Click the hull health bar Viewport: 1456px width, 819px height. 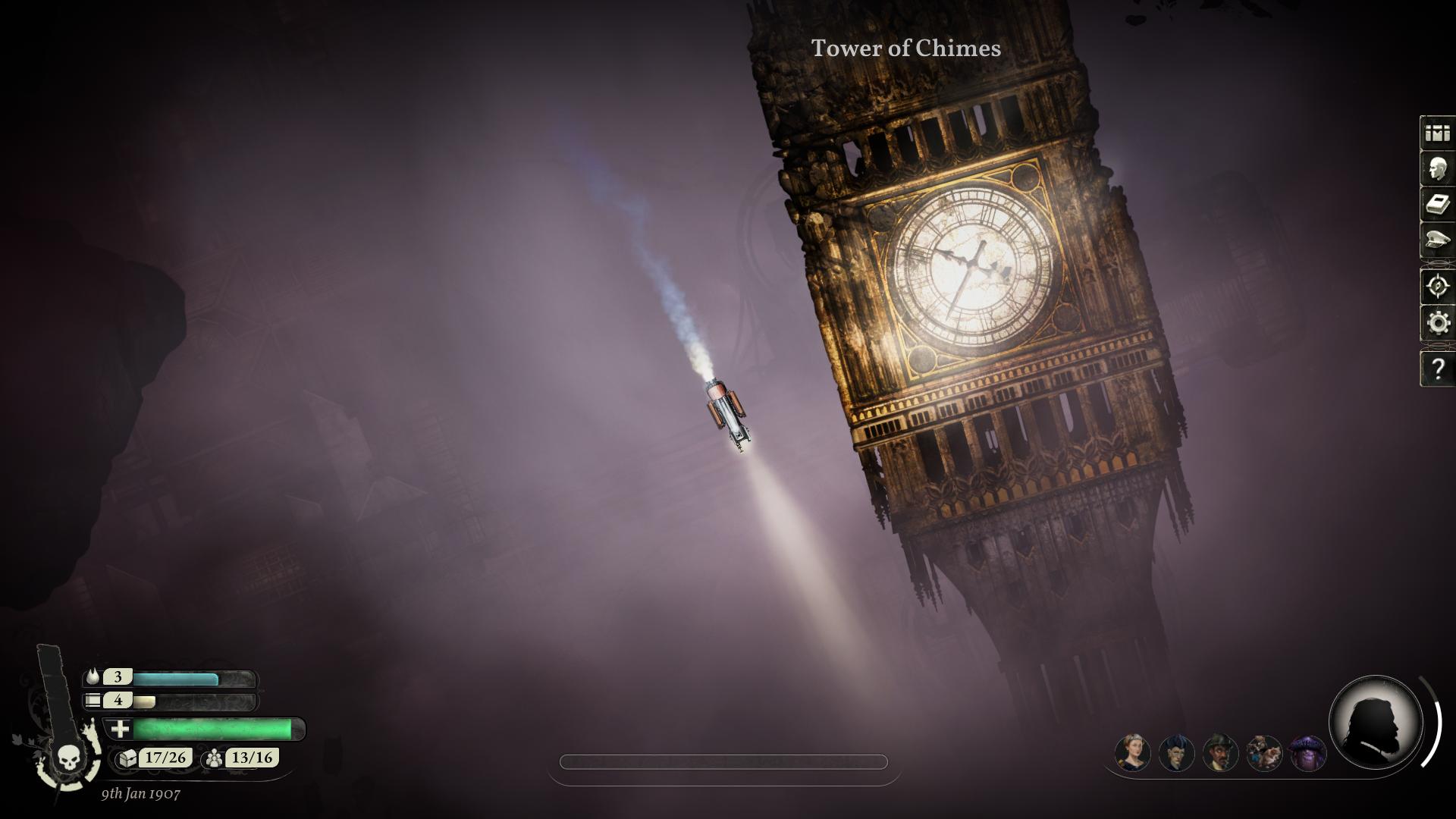(205, 730)
